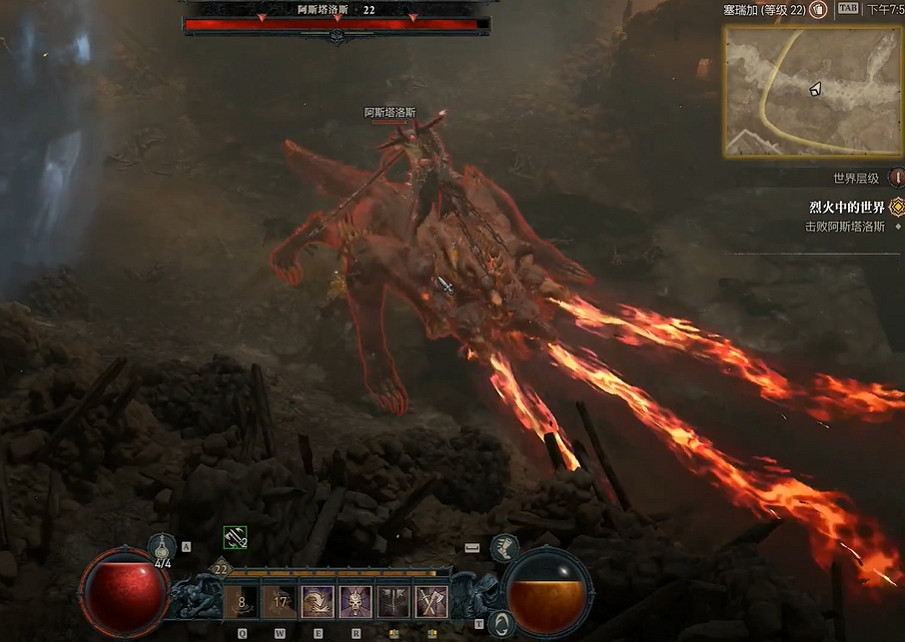Use the healing potion flask icon

pyautogui.click(x=163, y=547)
